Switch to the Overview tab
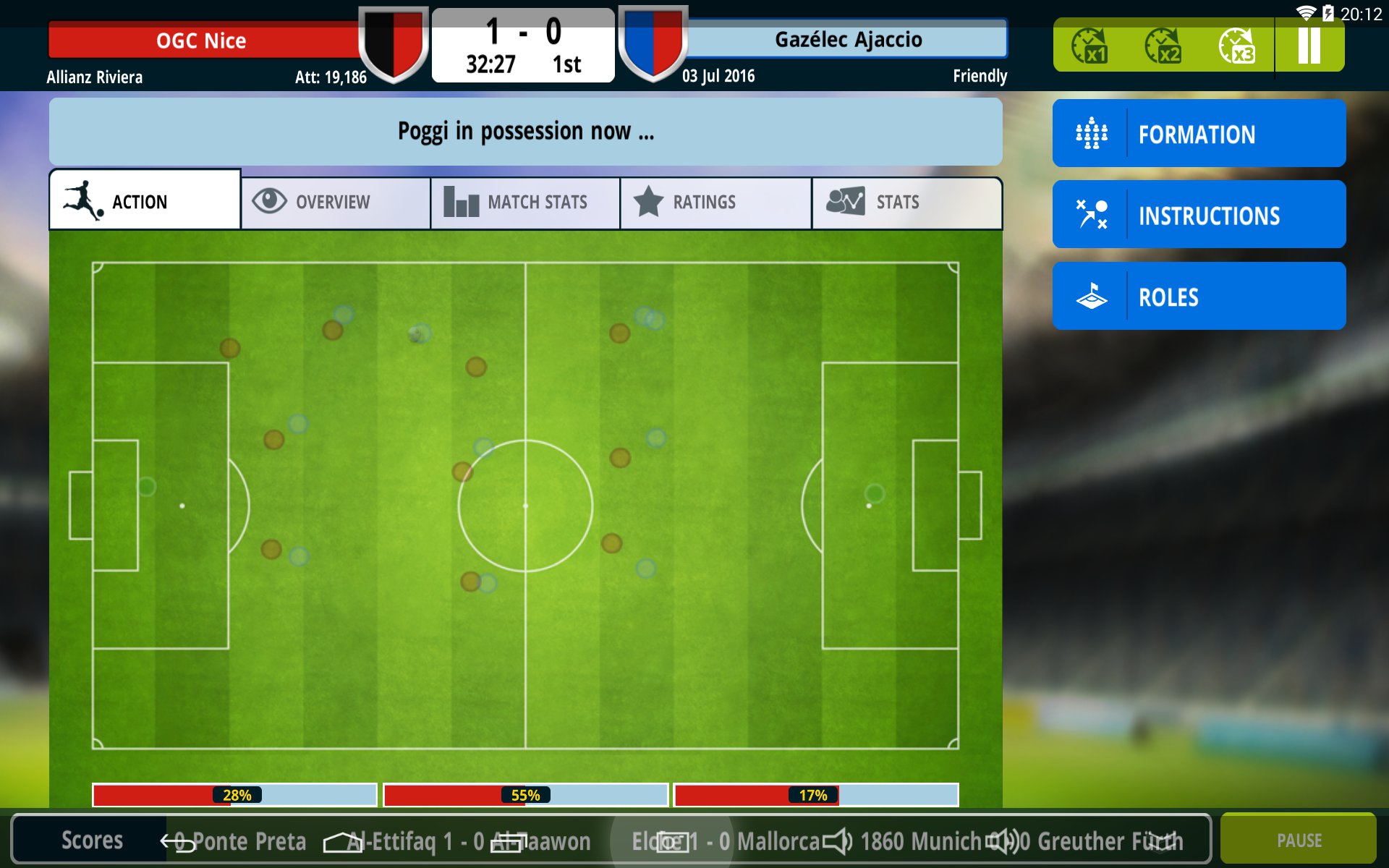This screenshot has height=868, width=1389. pos(336,202)
